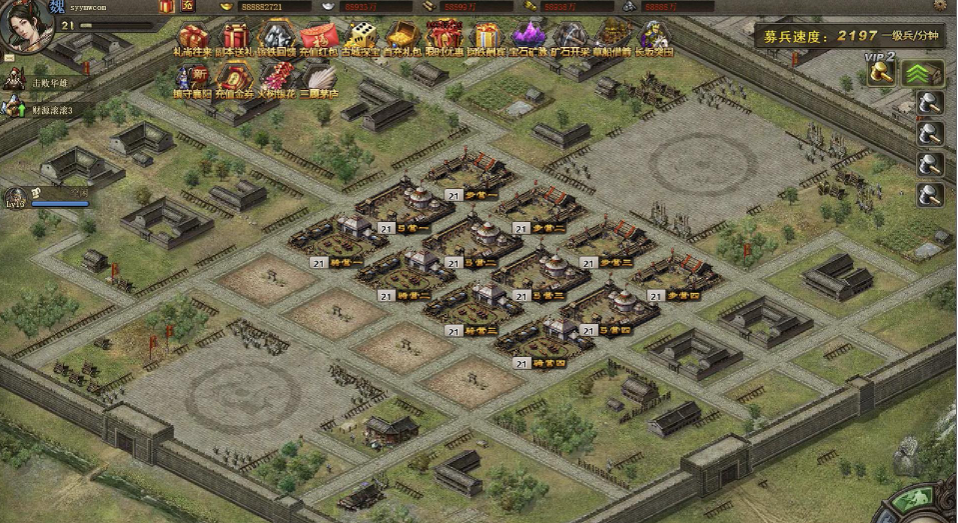Open the 充值红包 red envelope event
Image resolution: width=958 pixels, height=523 pixels.
[316, 36]
